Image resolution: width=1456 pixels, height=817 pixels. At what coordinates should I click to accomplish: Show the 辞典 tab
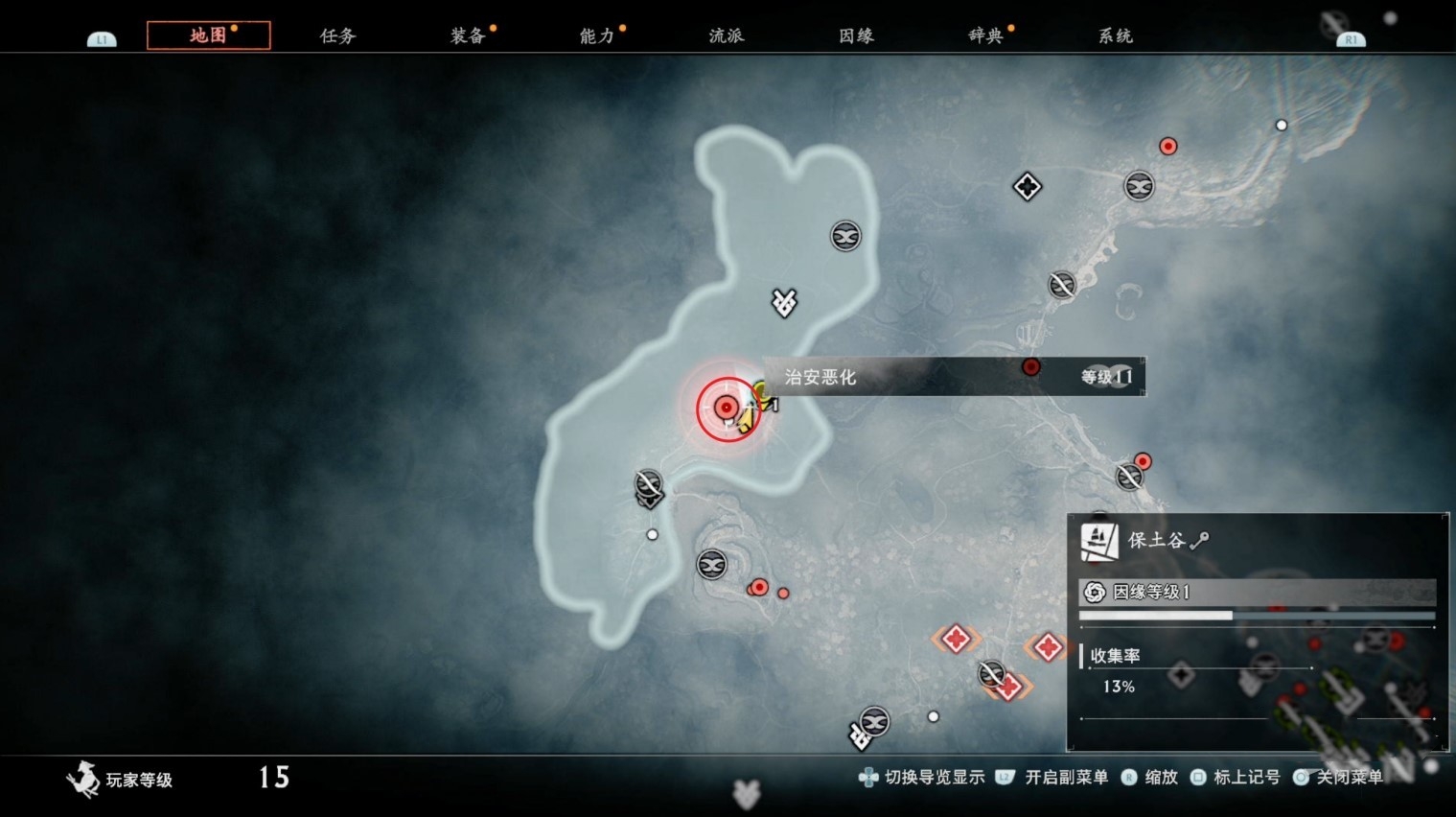coord(985,35)
